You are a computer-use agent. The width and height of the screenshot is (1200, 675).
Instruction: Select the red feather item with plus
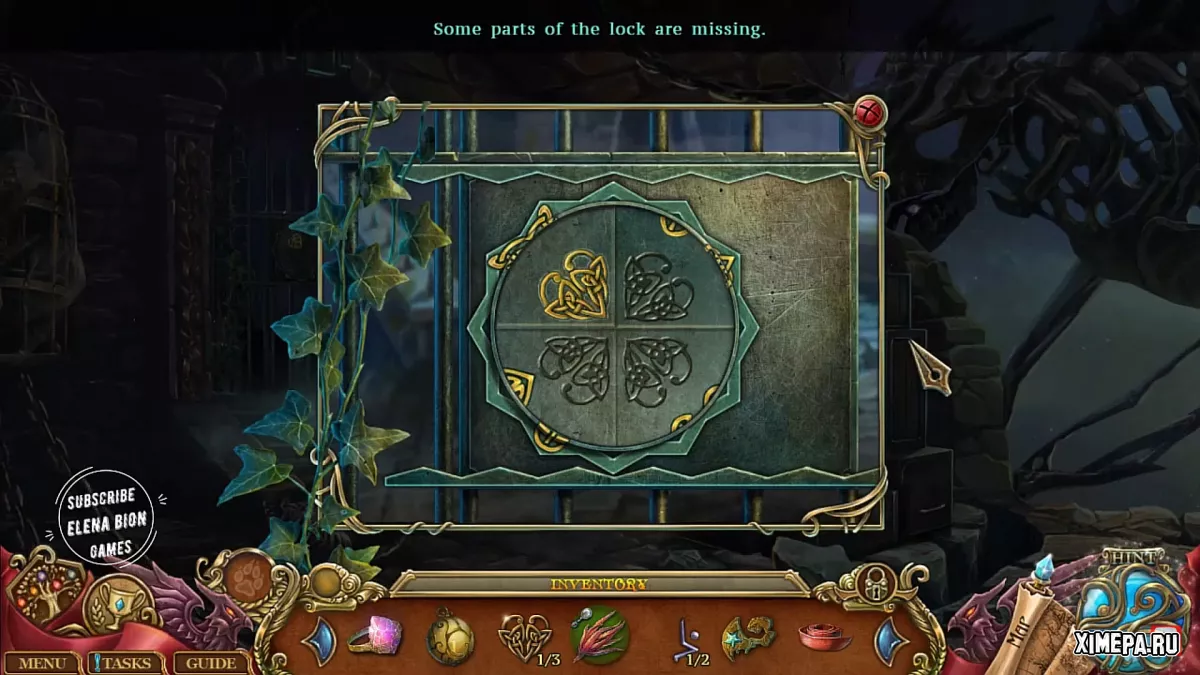600,636
